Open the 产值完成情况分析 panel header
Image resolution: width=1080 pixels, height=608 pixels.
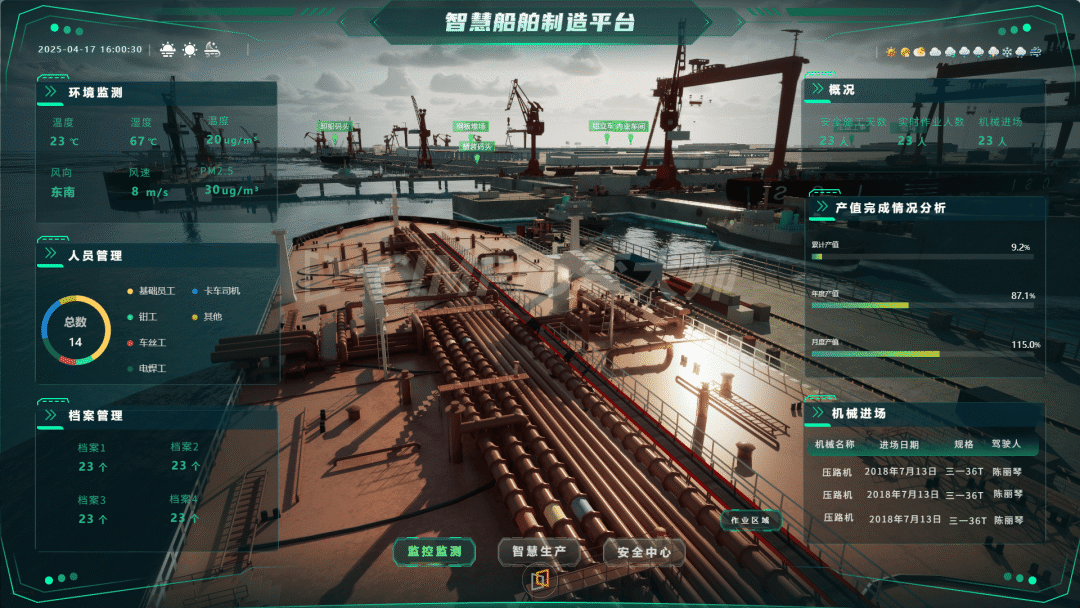coord(890,208)
